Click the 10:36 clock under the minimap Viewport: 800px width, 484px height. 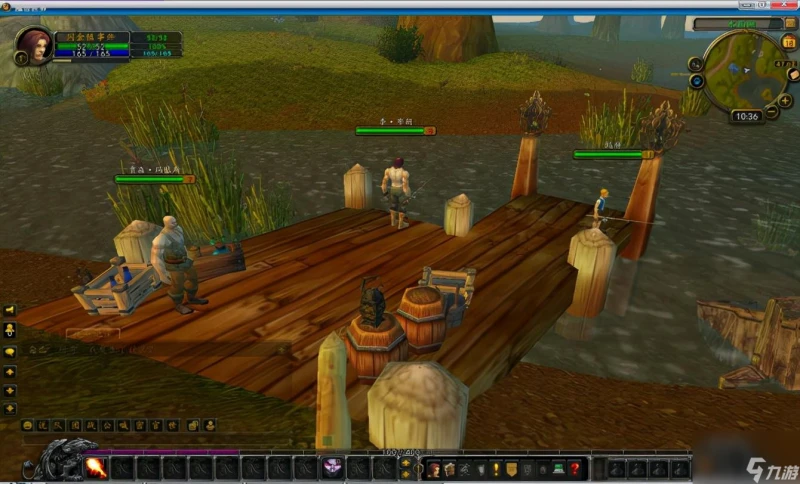[x=746, y=116]
